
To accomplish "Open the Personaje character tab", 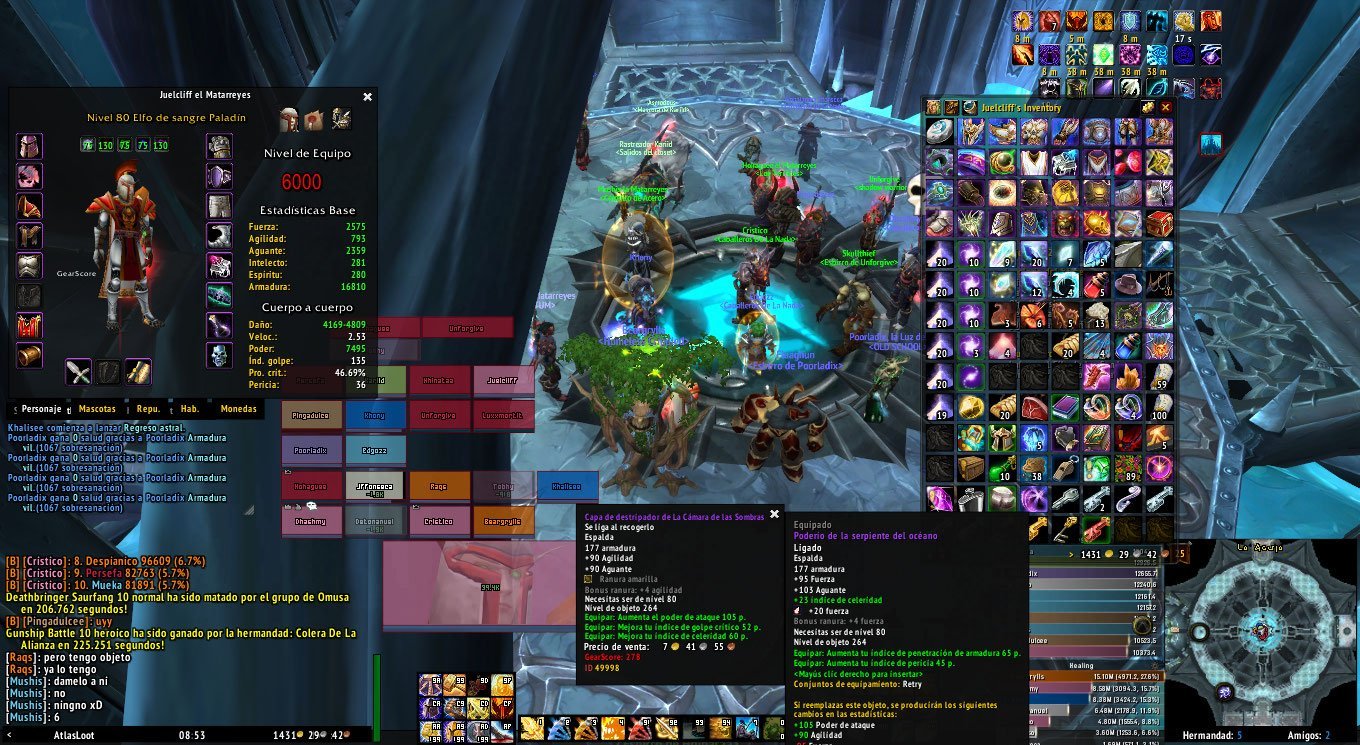I will coord(42,409).
